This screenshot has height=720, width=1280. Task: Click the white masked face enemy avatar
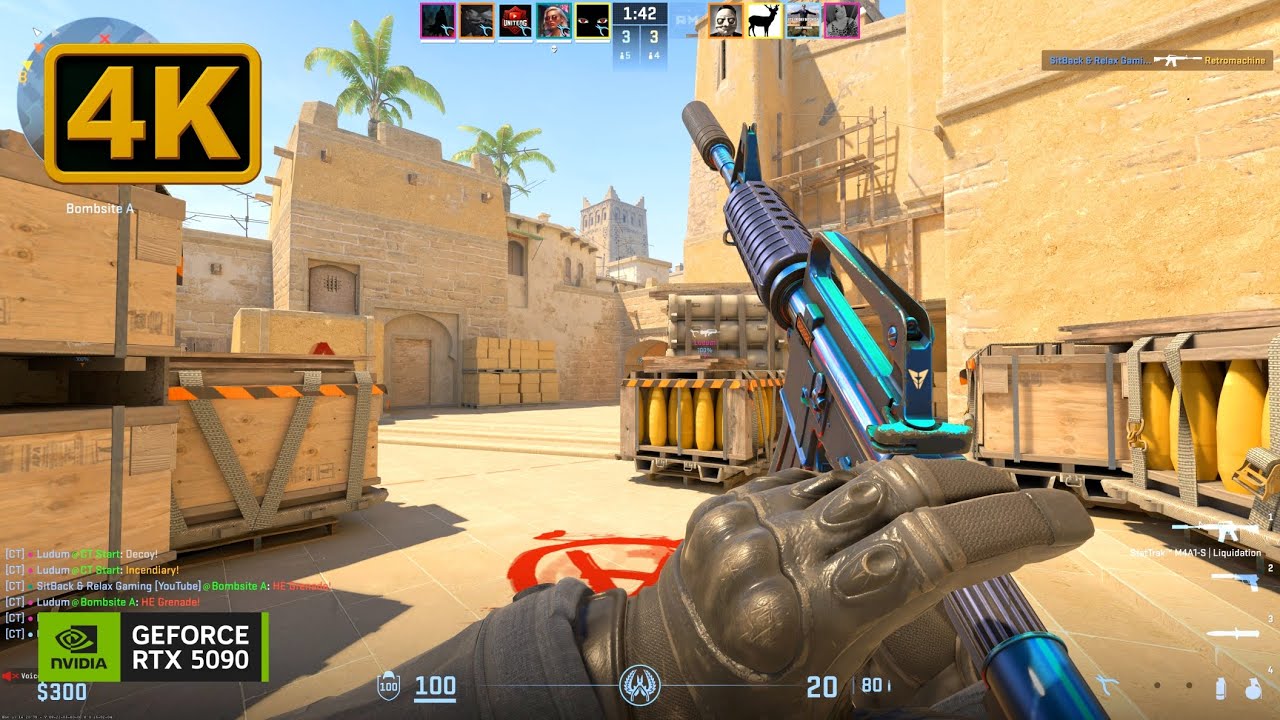[726, 21]
